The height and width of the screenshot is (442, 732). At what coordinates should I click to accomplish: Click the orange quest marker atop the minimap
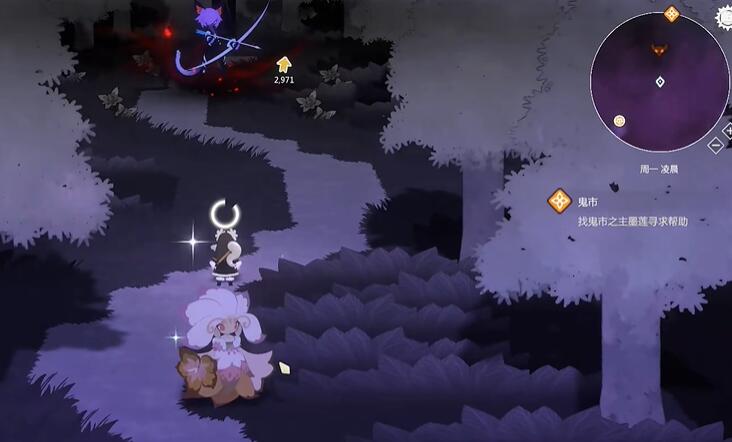[x=671, y=13]
